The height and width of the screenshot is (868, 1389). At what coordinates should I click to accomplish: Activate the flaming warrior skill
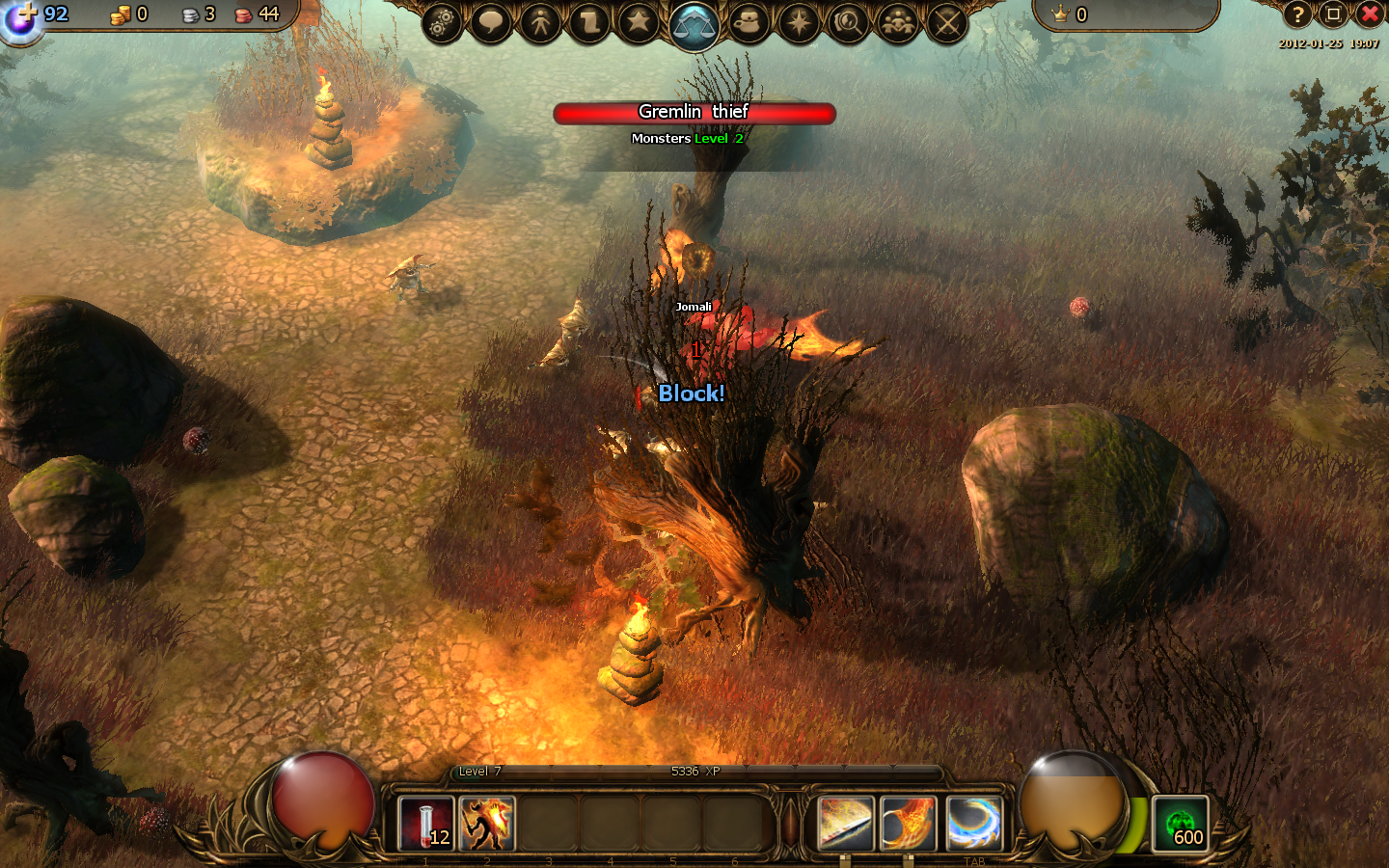point(487,824)
